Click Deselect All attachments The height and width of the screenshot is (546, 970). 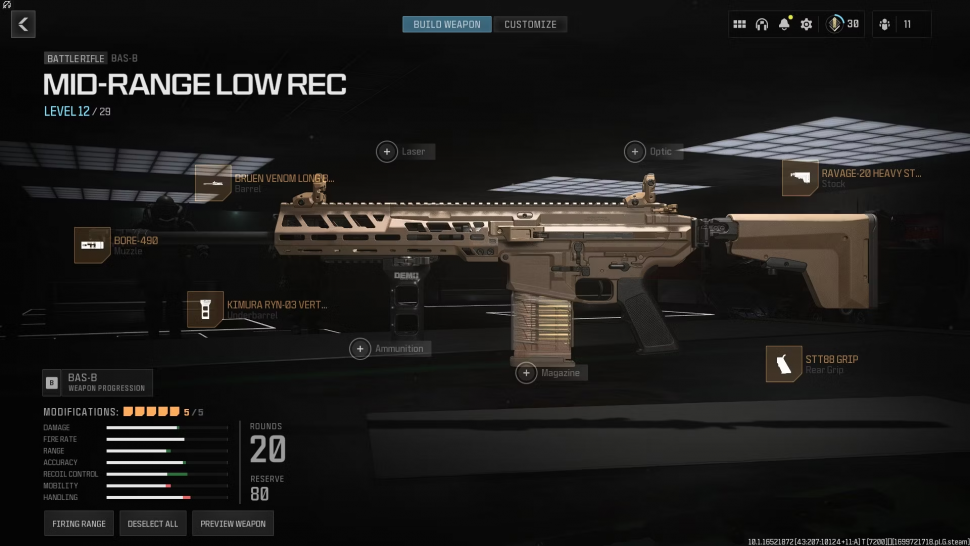click(x=152, y=524)
